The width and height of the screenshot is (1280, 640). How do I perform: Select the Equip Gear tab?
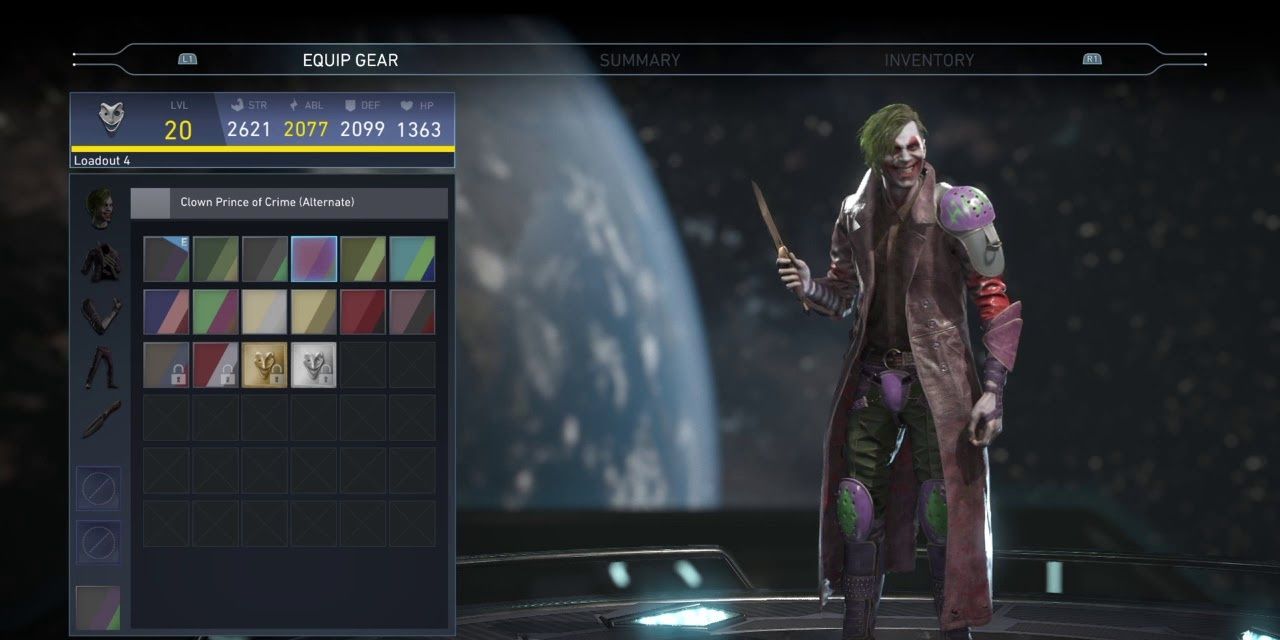[350, 60]
